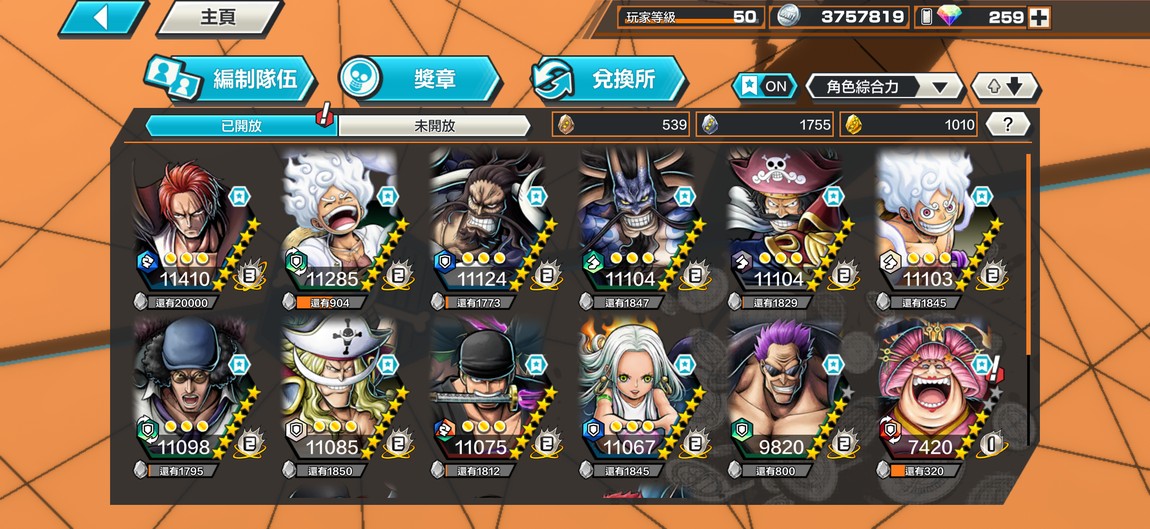Open the 獎章 medals menu
The image size is (1150, 529).
419,80
